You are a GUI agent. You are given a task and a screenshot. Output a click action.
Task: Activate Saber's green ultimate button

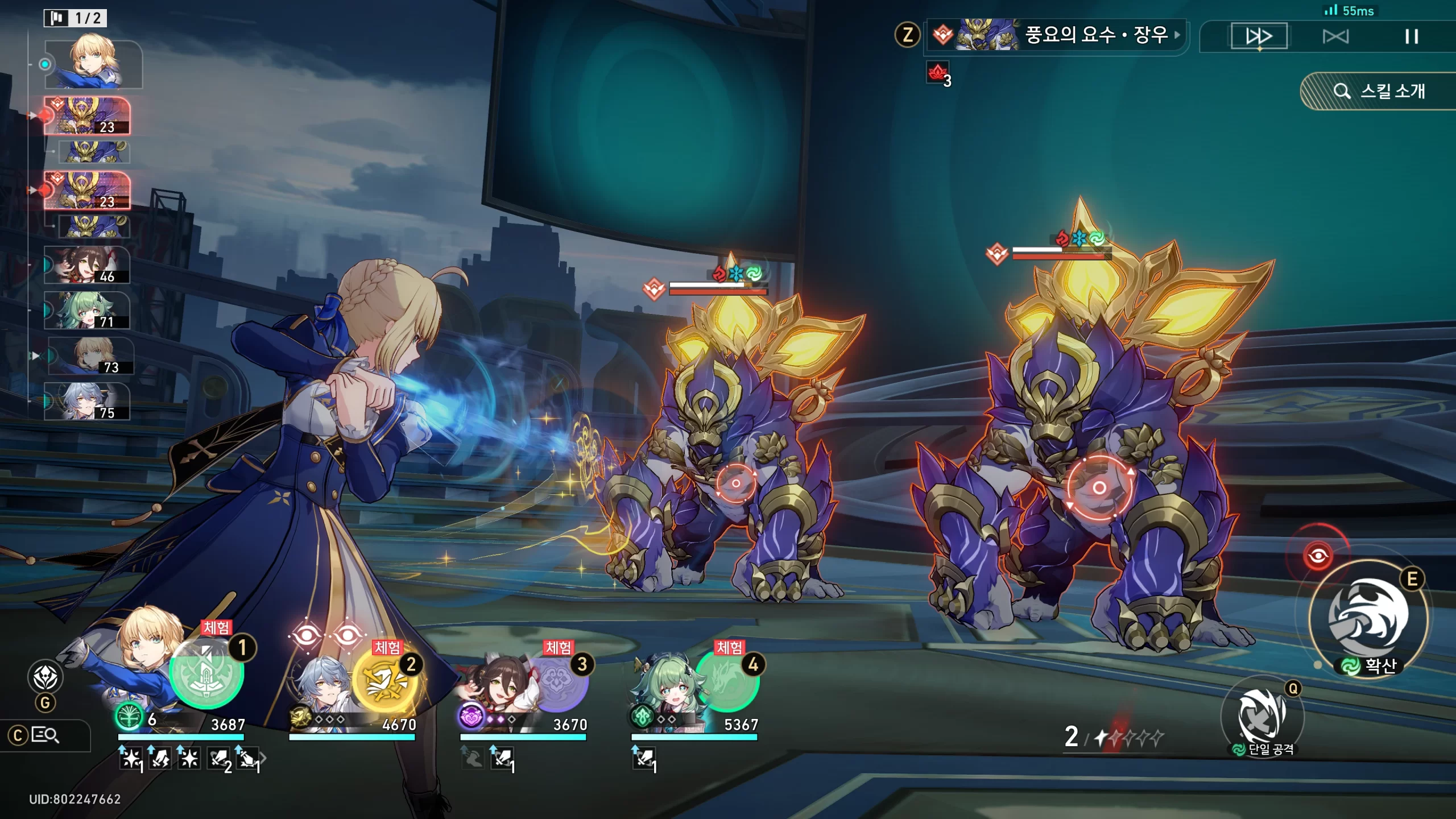coord(206,673)
